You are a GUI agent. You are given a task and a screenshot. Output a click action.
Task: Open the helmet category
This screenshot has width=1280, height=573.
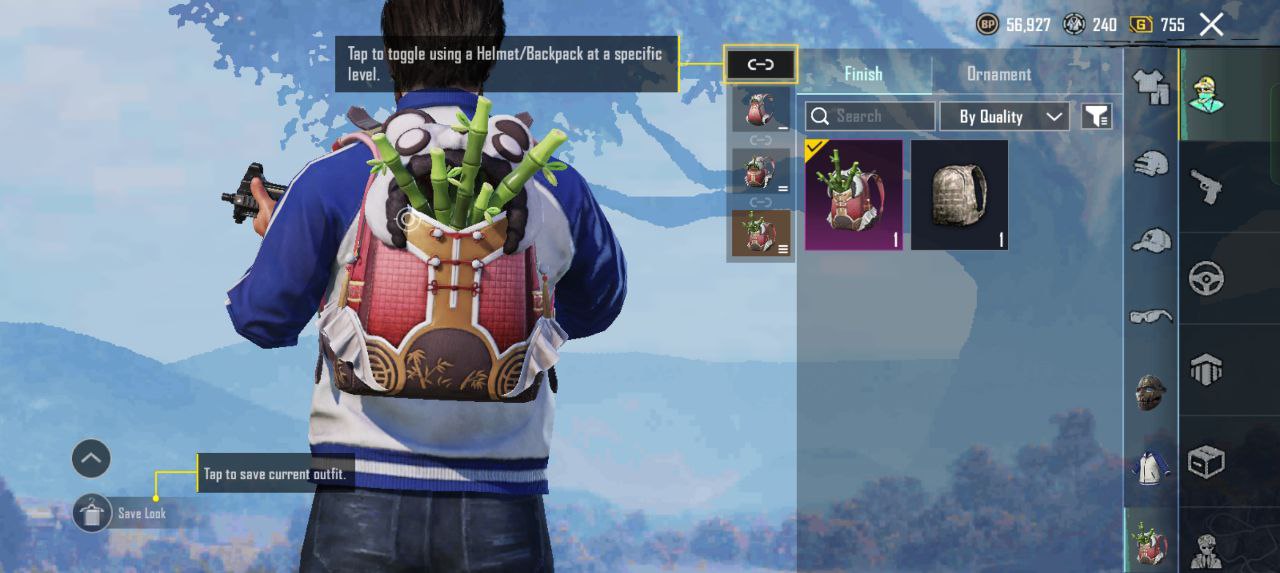point(1151,163)
